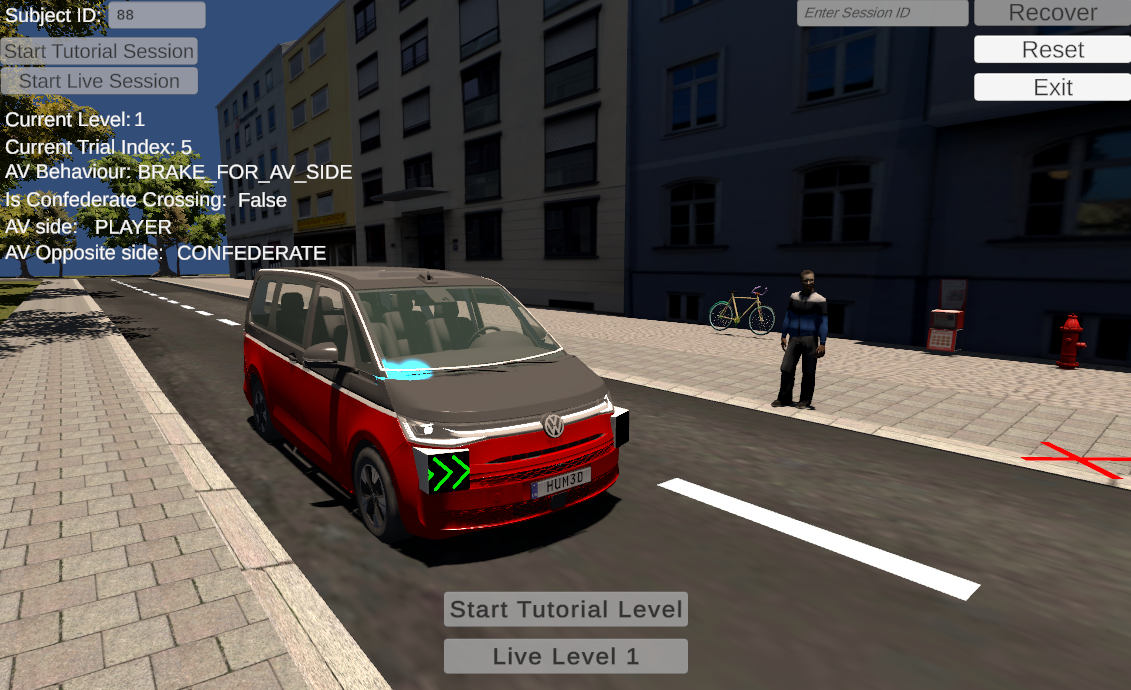Click the Recover button
Image resolution: width=1131 pixels, height=690 pixels.
tap(1052, 13)
